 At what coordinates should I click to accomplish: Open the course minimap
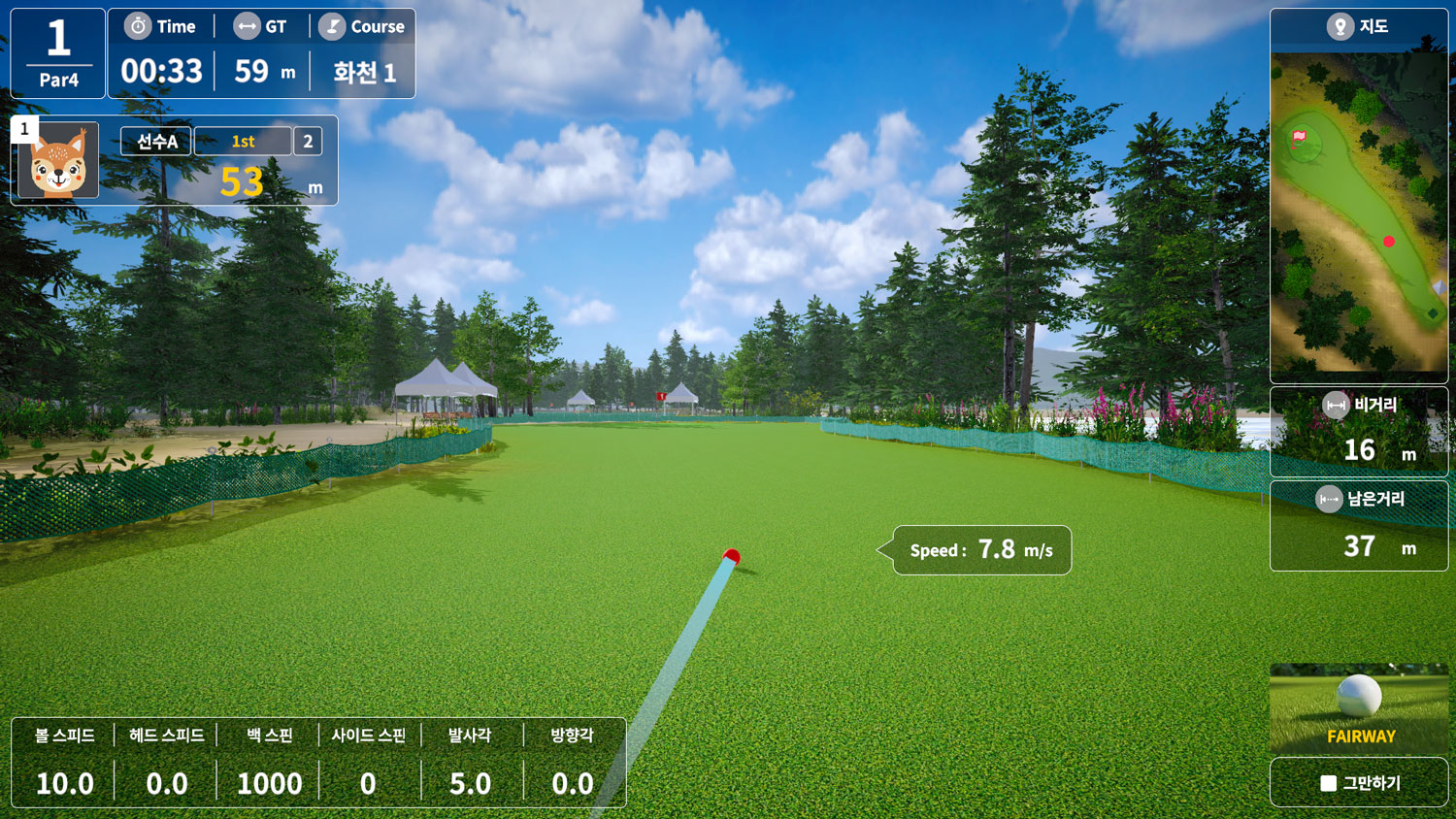click(x=1358, y=213)
